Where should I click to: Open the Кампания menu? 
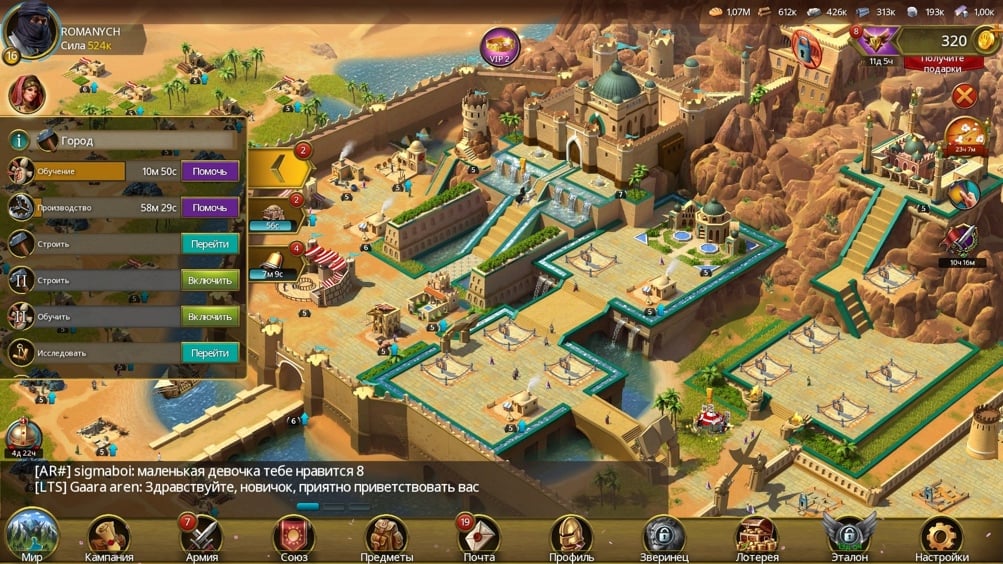[108, 537]
